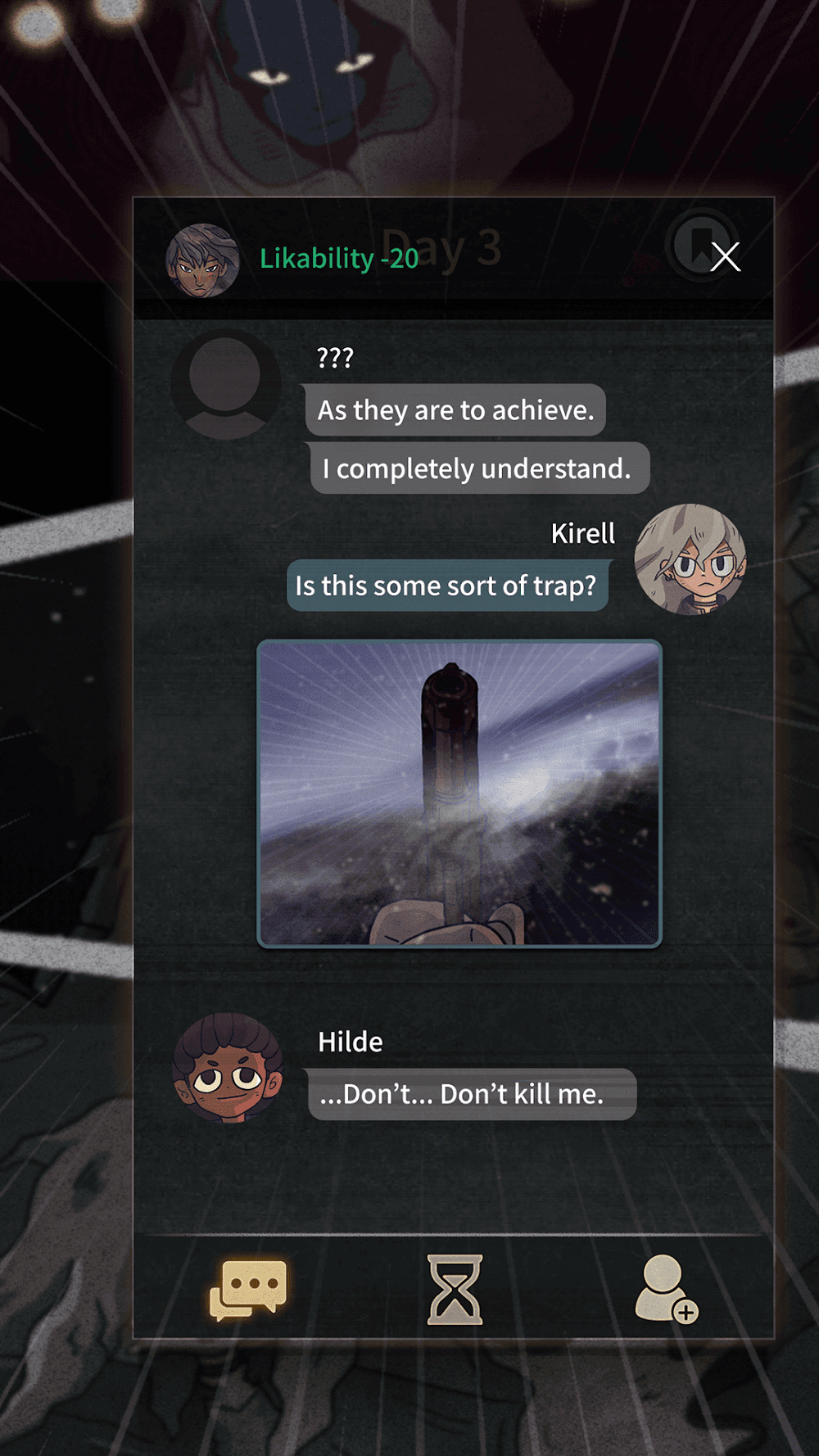The image size is (819, 1456).
Task: Select Kirell's portrait avatar
Action: (x=690, y=559)
